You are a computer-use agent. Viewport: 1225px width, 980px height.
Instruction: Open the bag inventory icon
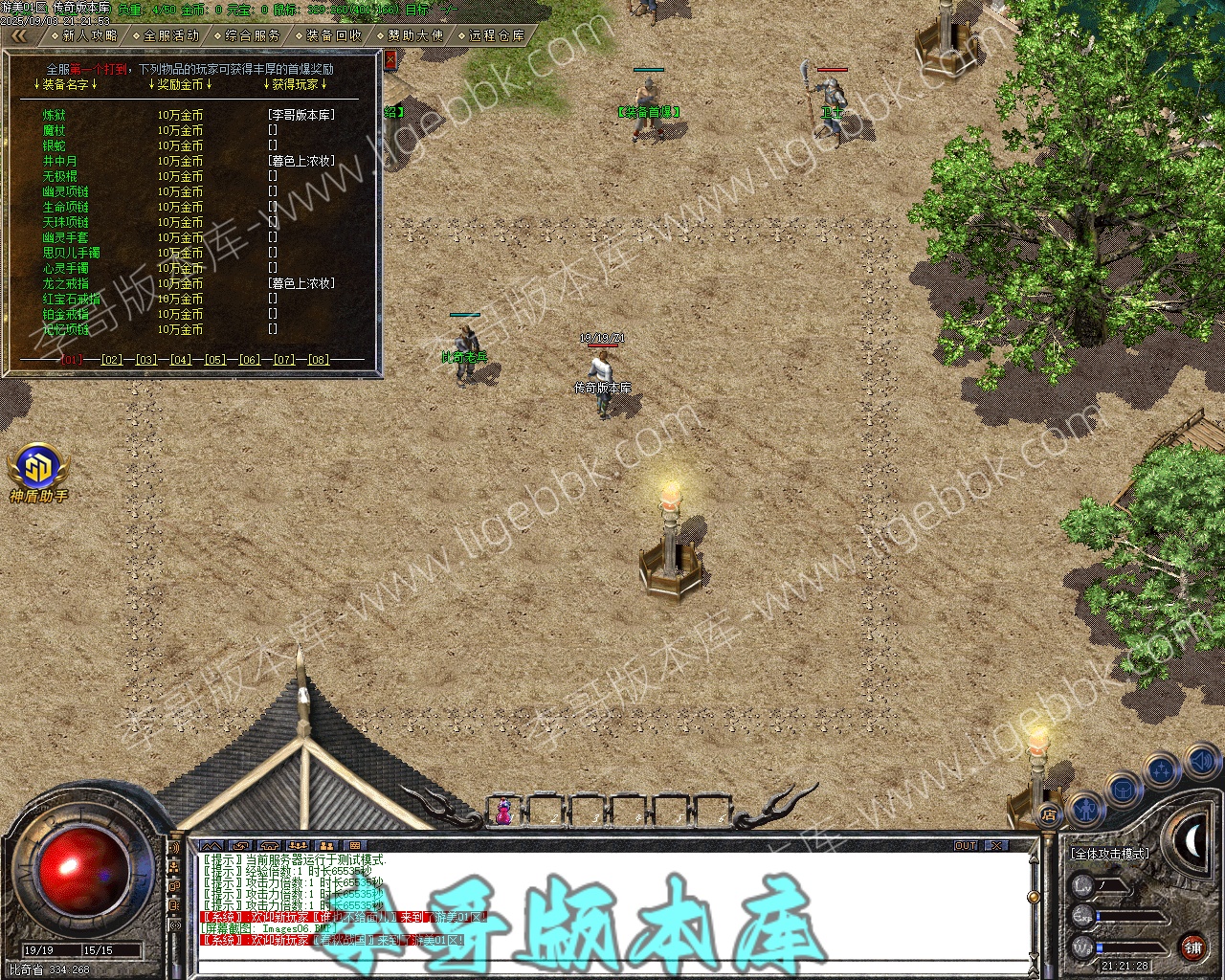[1124, 789]
